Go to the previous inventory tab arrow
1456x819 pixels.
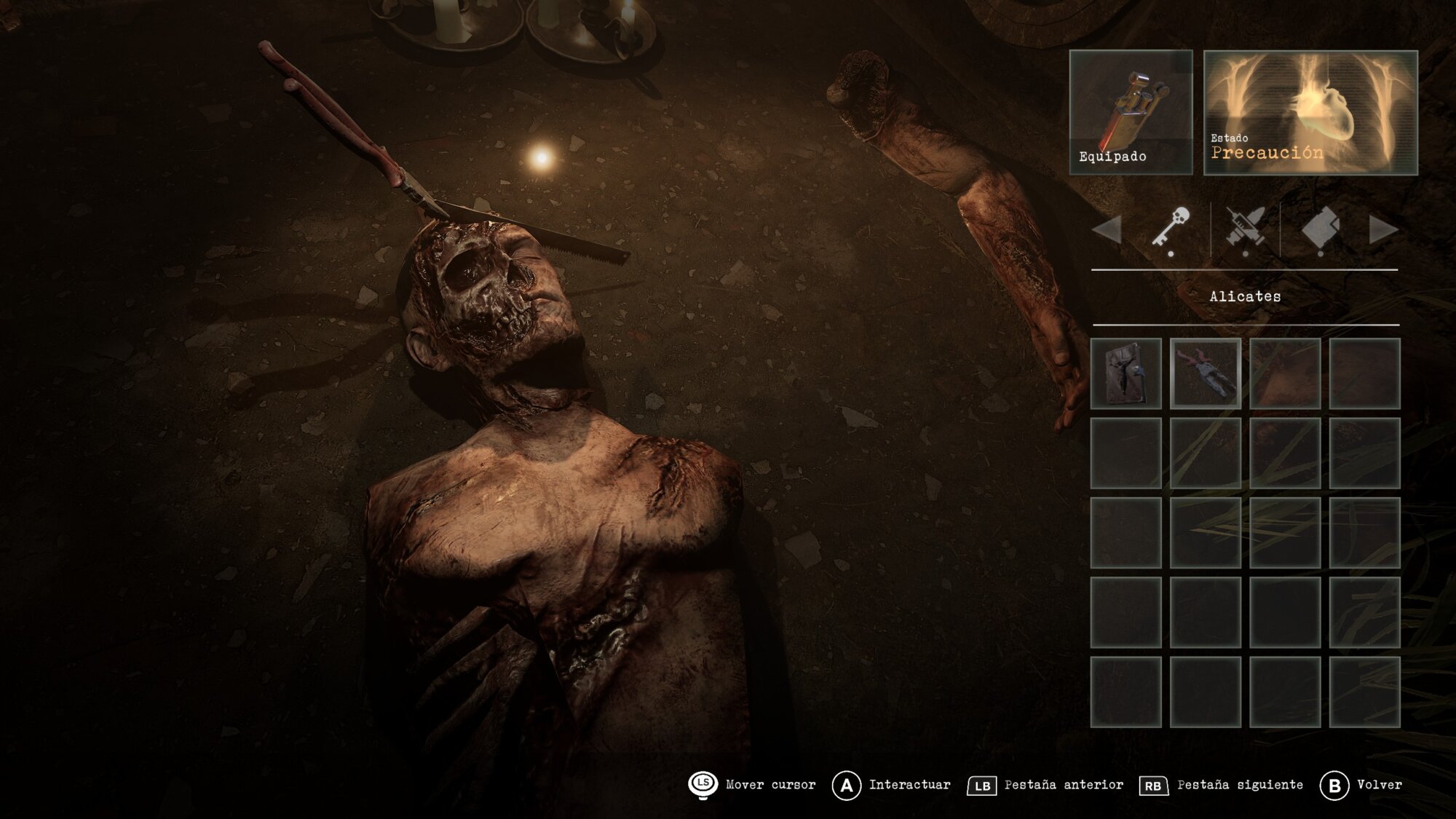pyautogui.click(x=1107, y=230)
